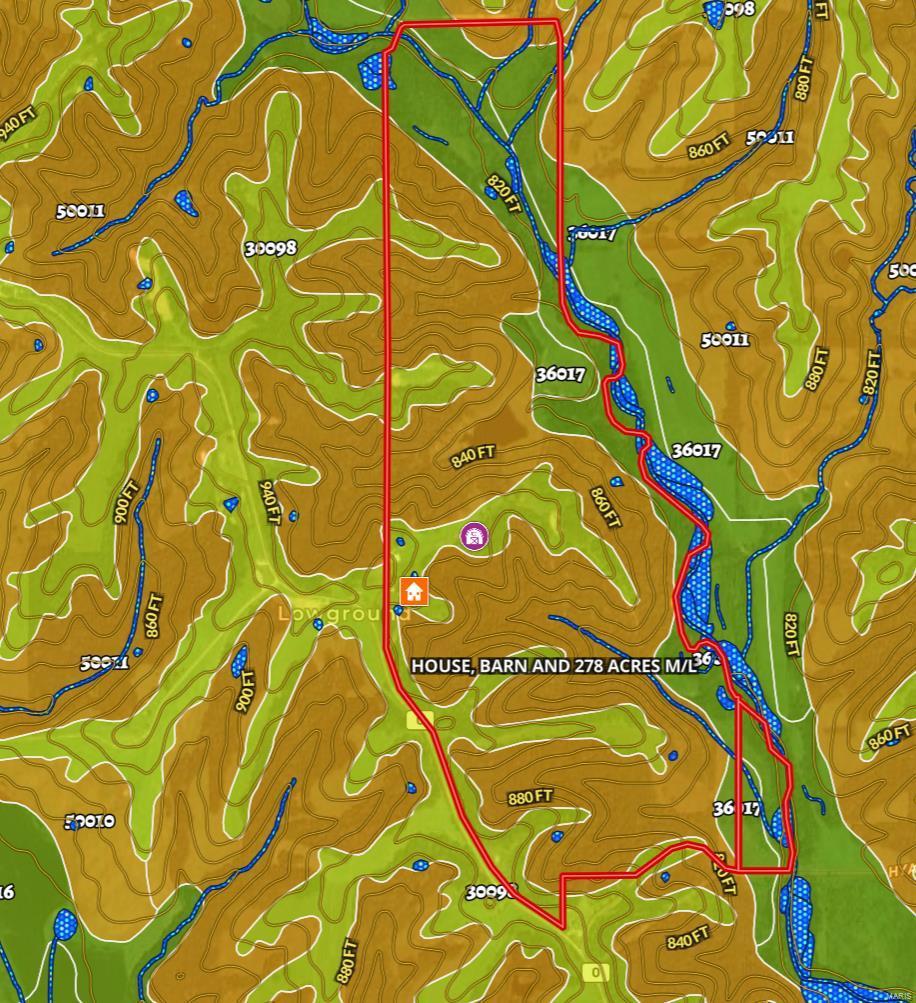
Task: Click the orange house map marker
Action: click(x=414, y=591)
